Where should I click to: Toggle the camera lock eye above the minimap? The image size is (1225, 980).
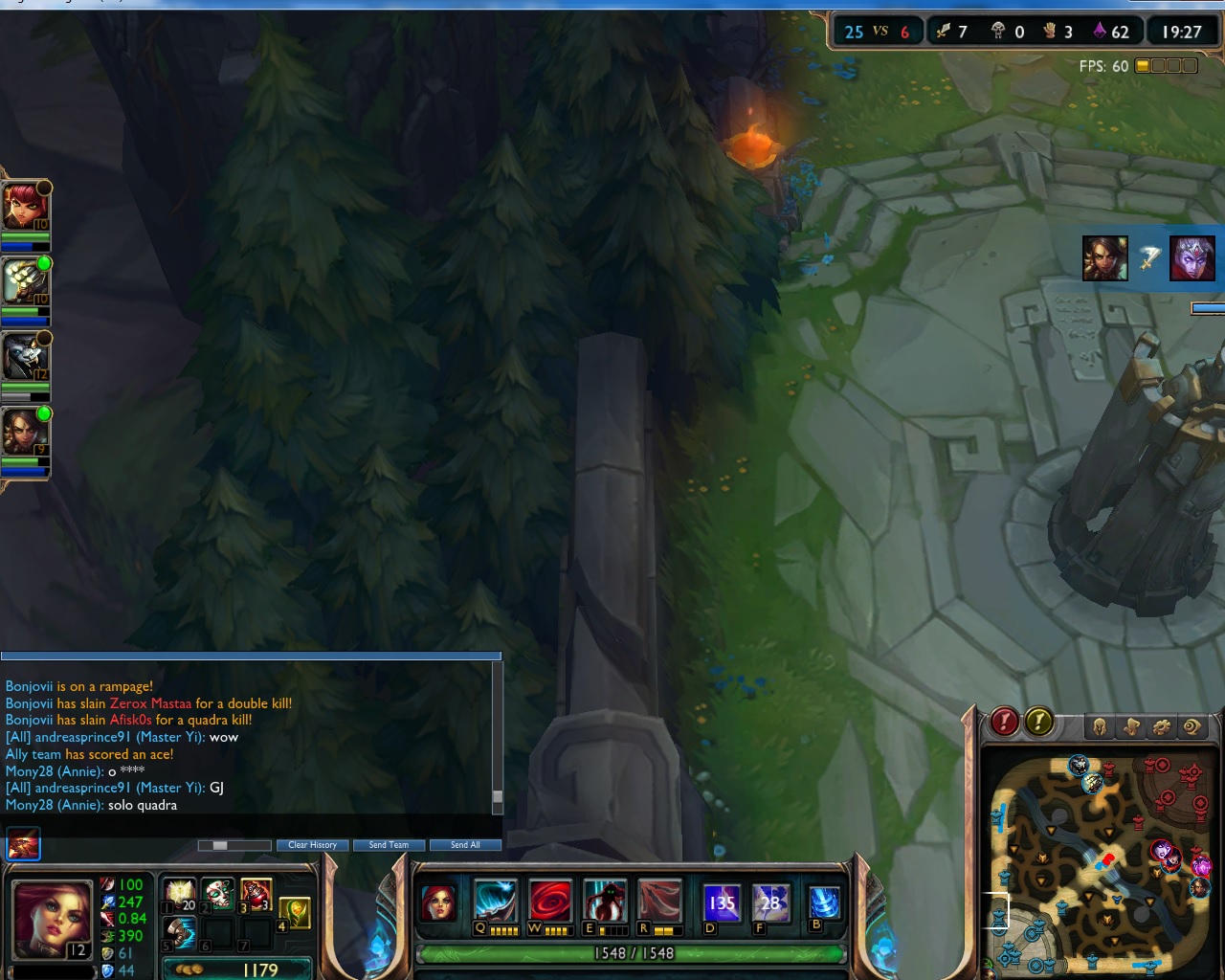point(1192,725)
